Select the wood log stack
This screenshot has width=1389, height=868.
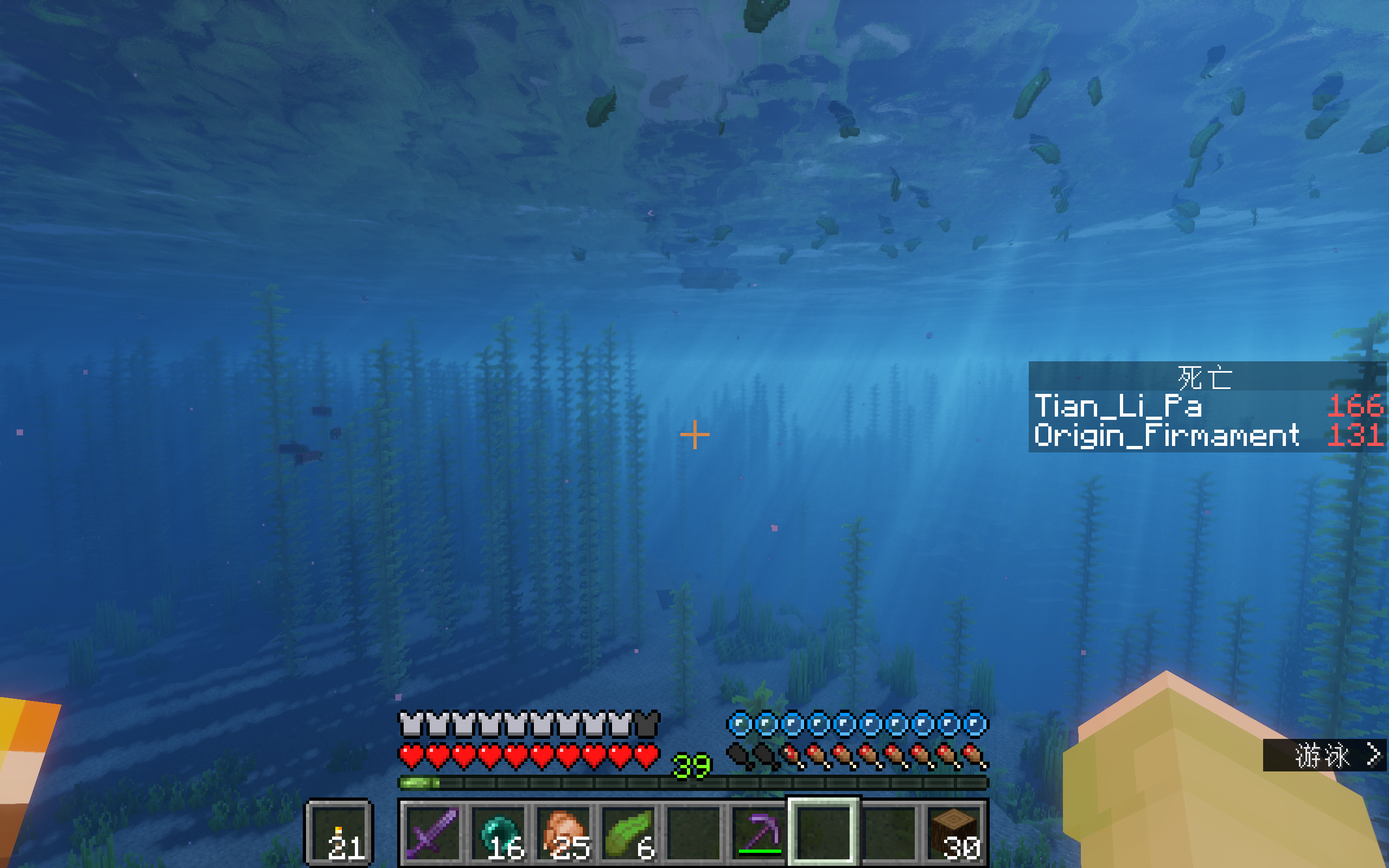[x=954, y=832]
